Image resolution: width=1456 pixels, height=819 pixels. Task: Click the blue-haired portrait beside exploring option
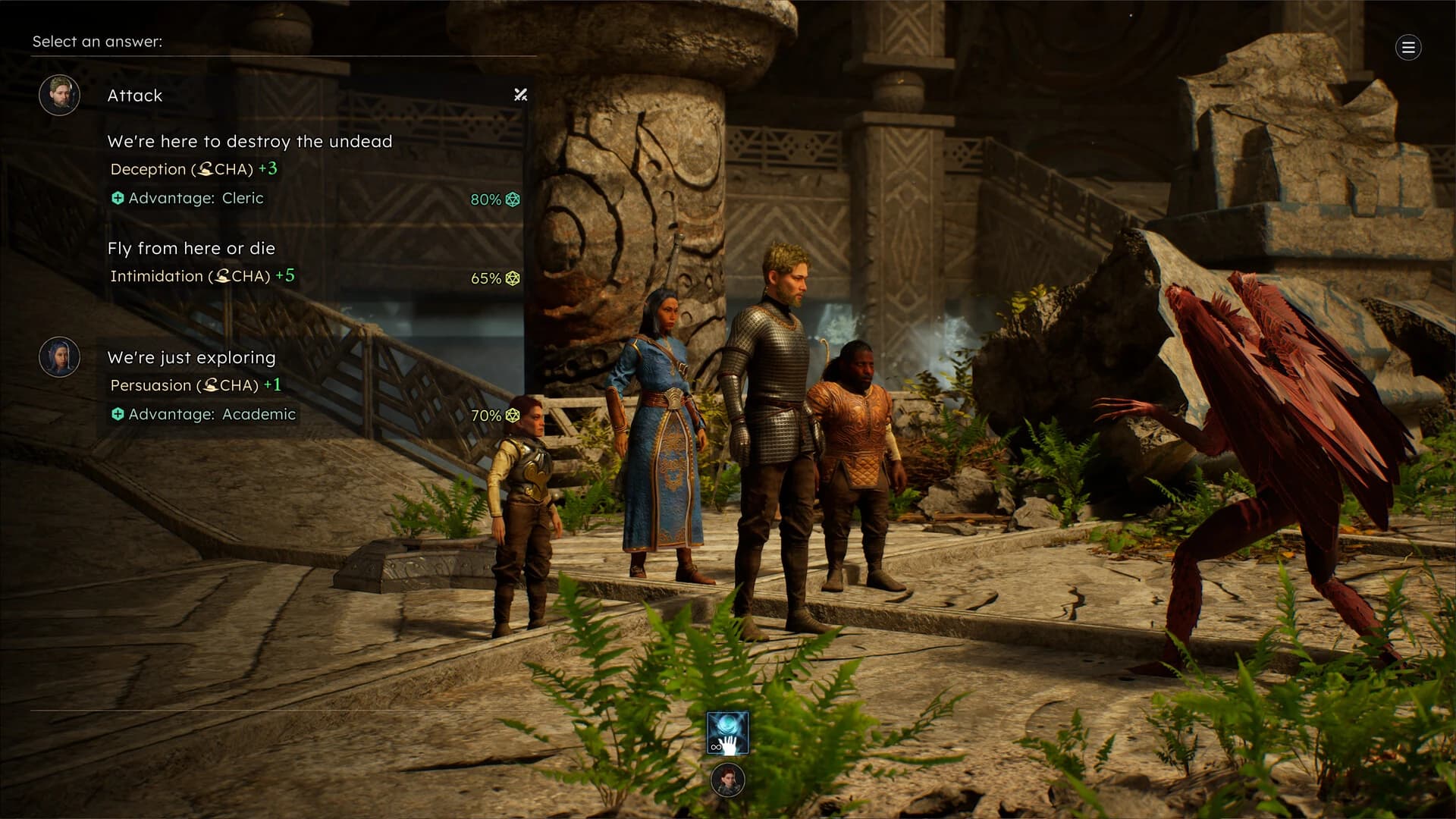(x=59, y=356)
